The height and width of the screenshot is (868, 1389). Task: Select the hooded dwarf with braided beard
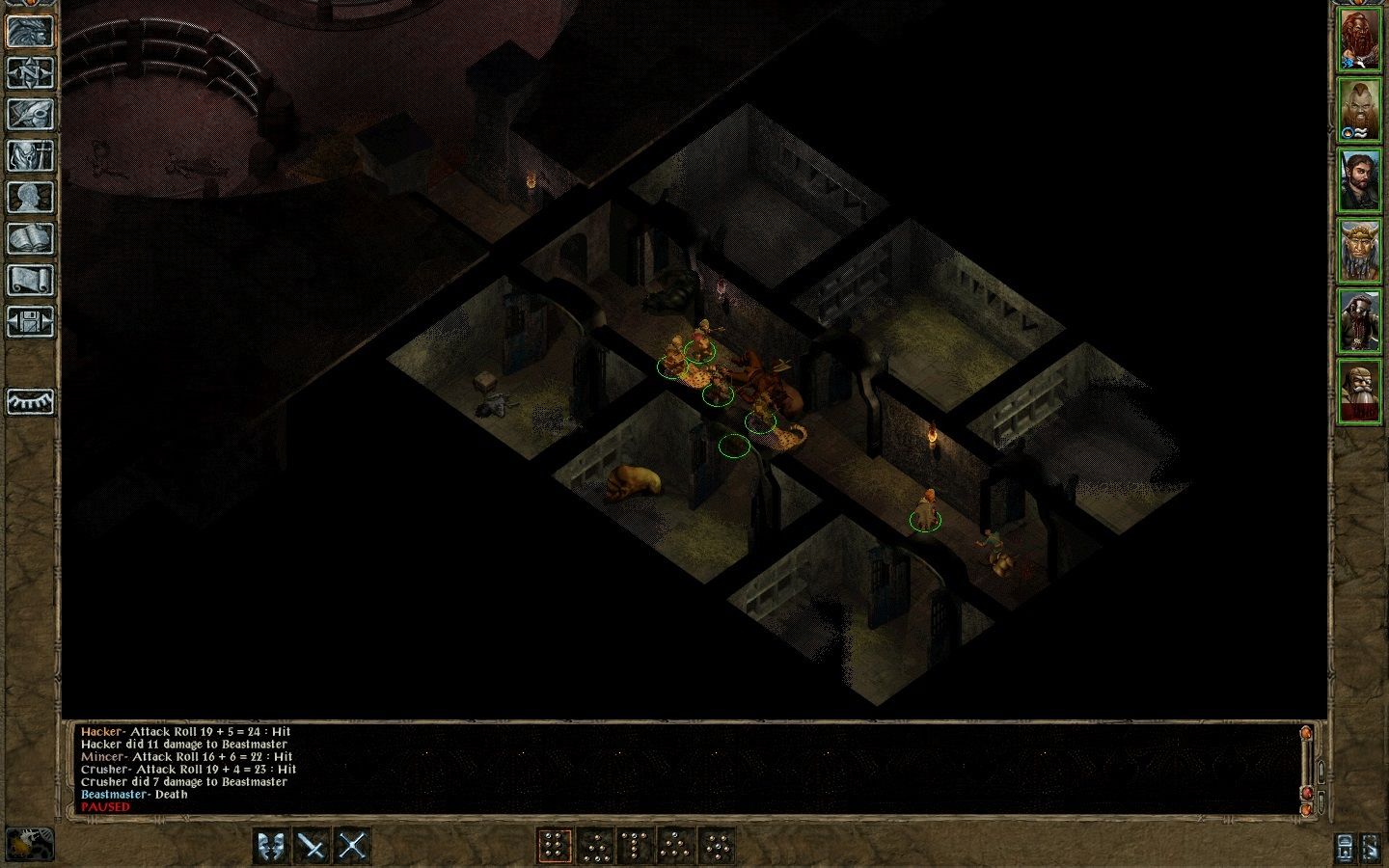point(1360,321)
